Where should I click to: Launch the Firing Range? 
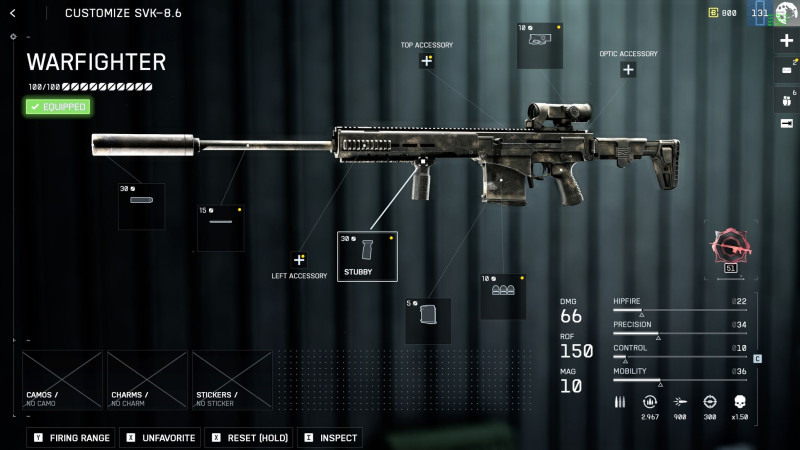point(71,438)
